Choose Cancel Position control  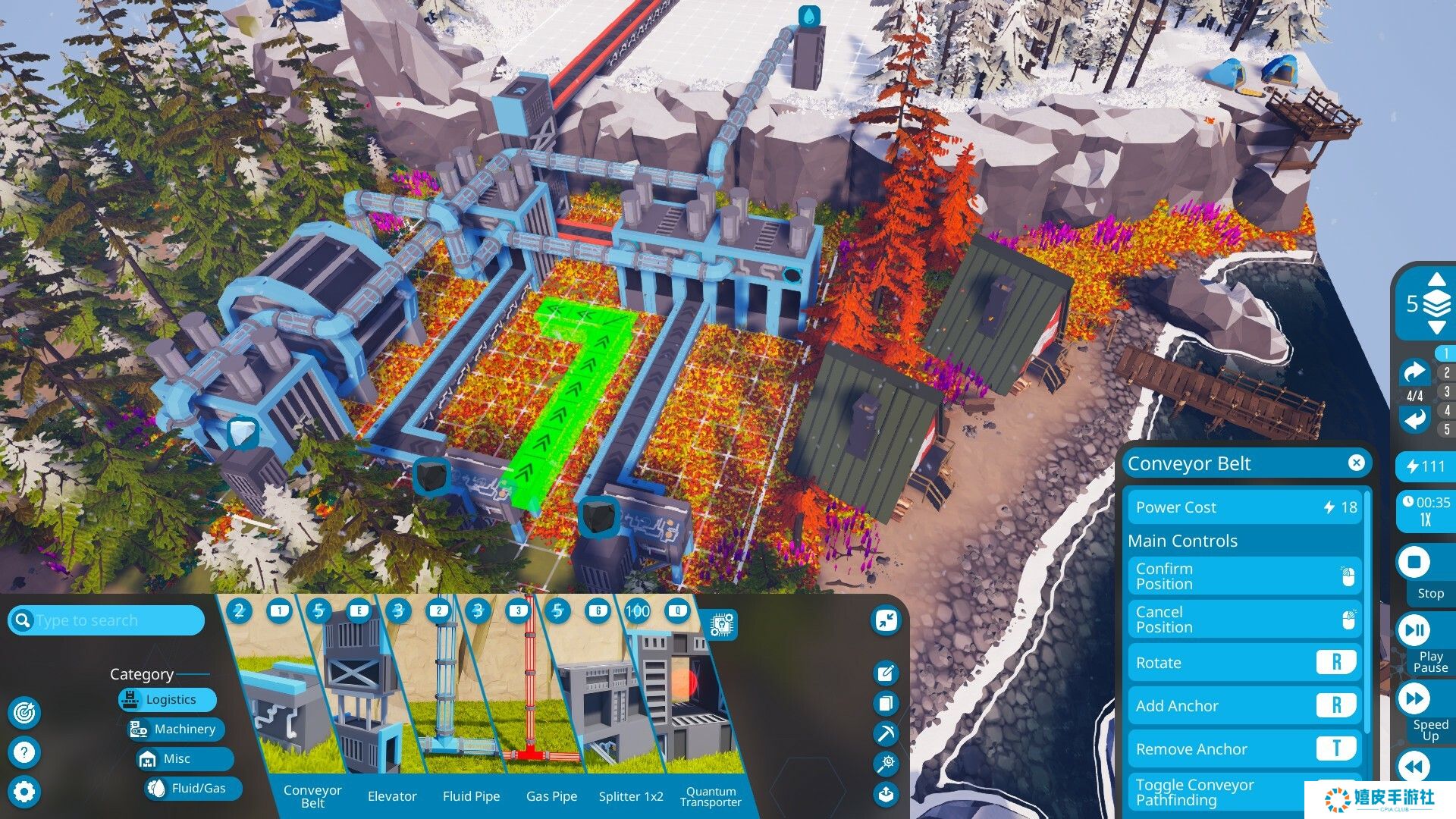pos(1244,620)
